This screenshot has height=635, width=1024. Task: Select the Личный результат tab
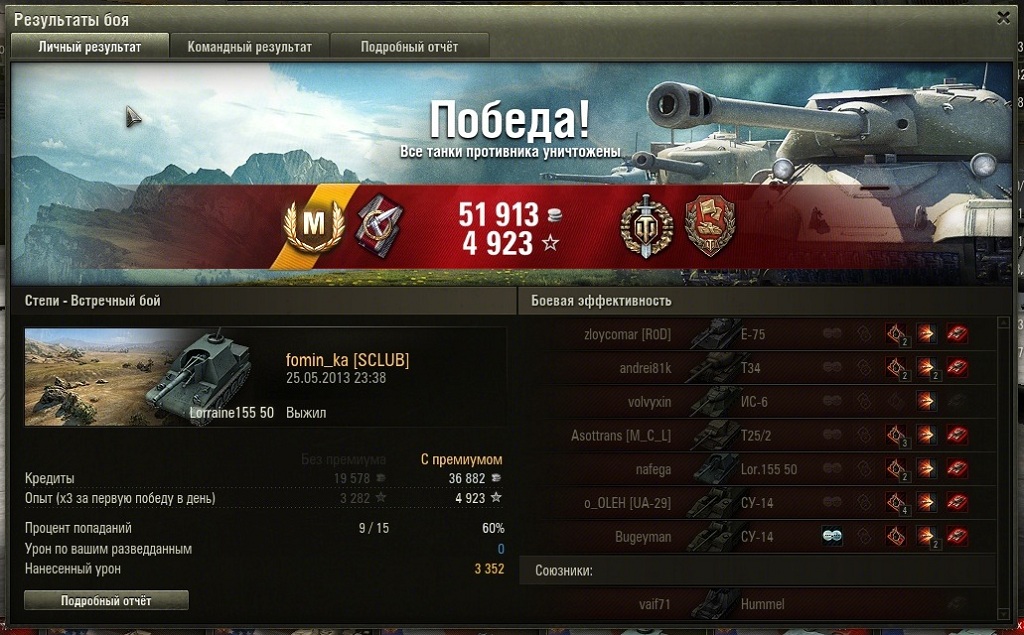tap(89, 47)
